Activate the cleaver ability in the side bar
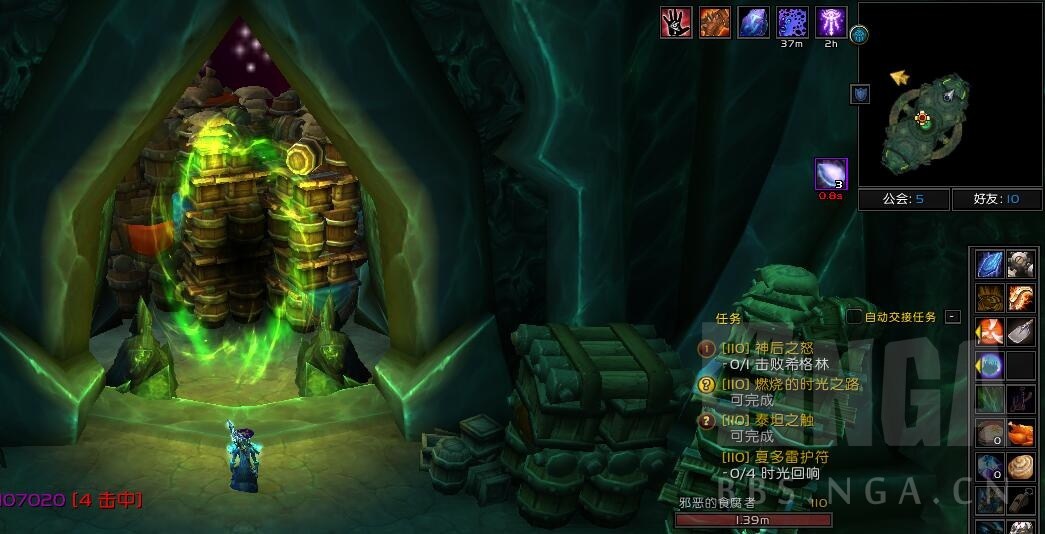 [1020, 332]
